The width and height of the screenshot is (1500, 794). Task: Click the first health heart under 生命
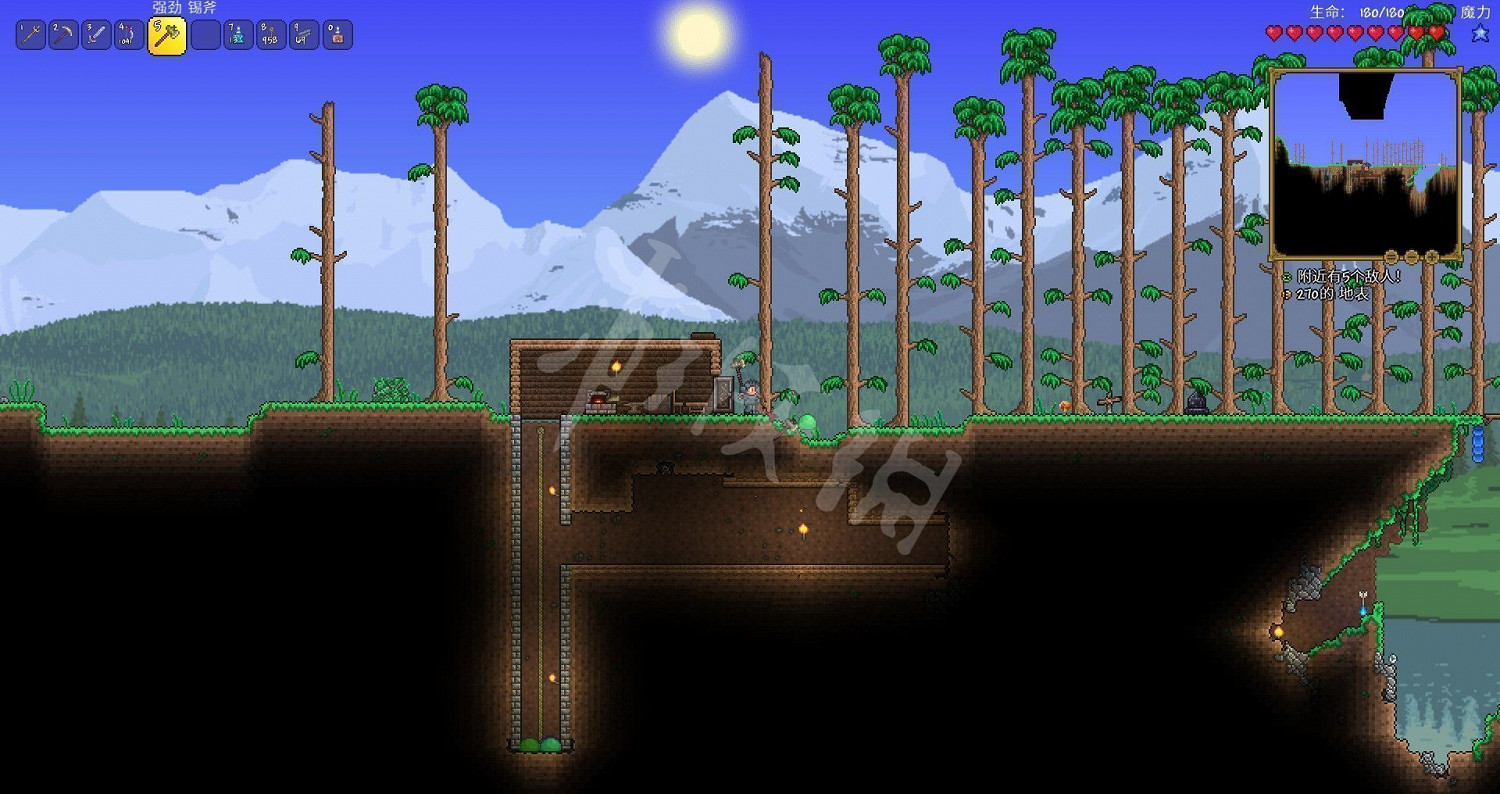(x=1272, y=31)
